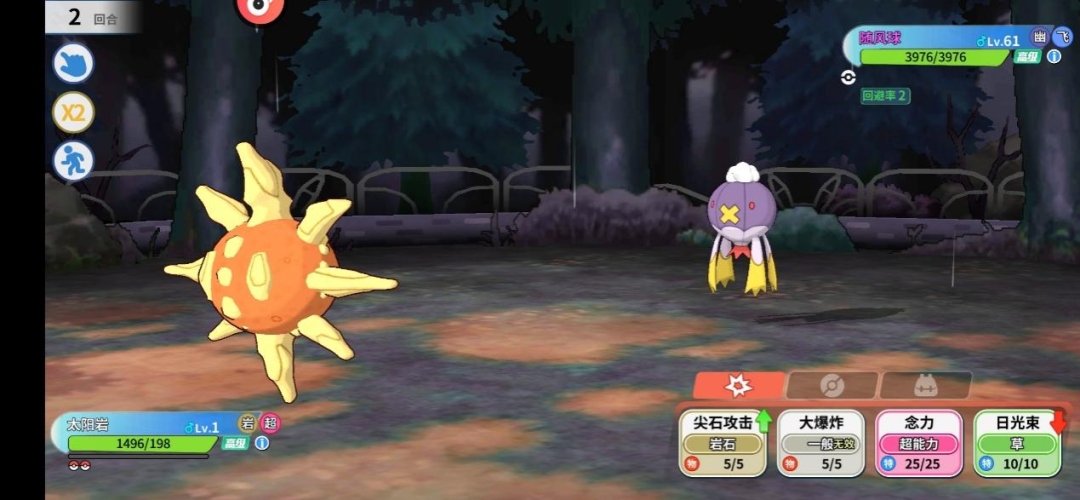This screenshot has height=500, width=1080.
Task: Flee battle with the running man icon
Action: pyautogui.click(x=73, y=161)
